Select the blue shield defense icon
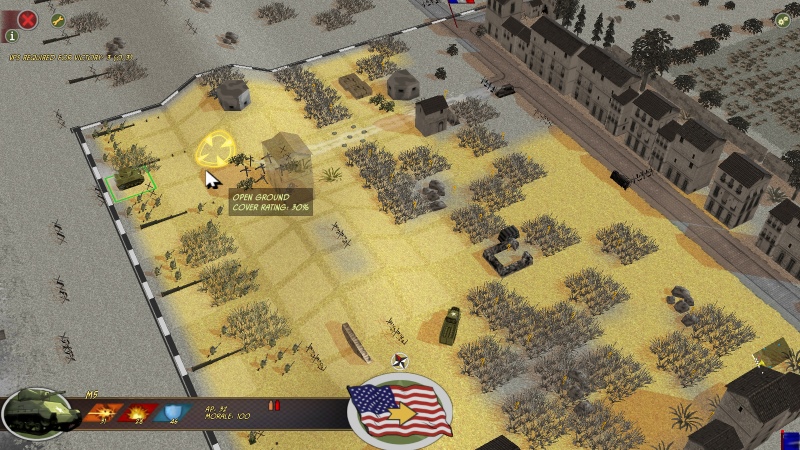800x450 pixels. pos(173,412)
